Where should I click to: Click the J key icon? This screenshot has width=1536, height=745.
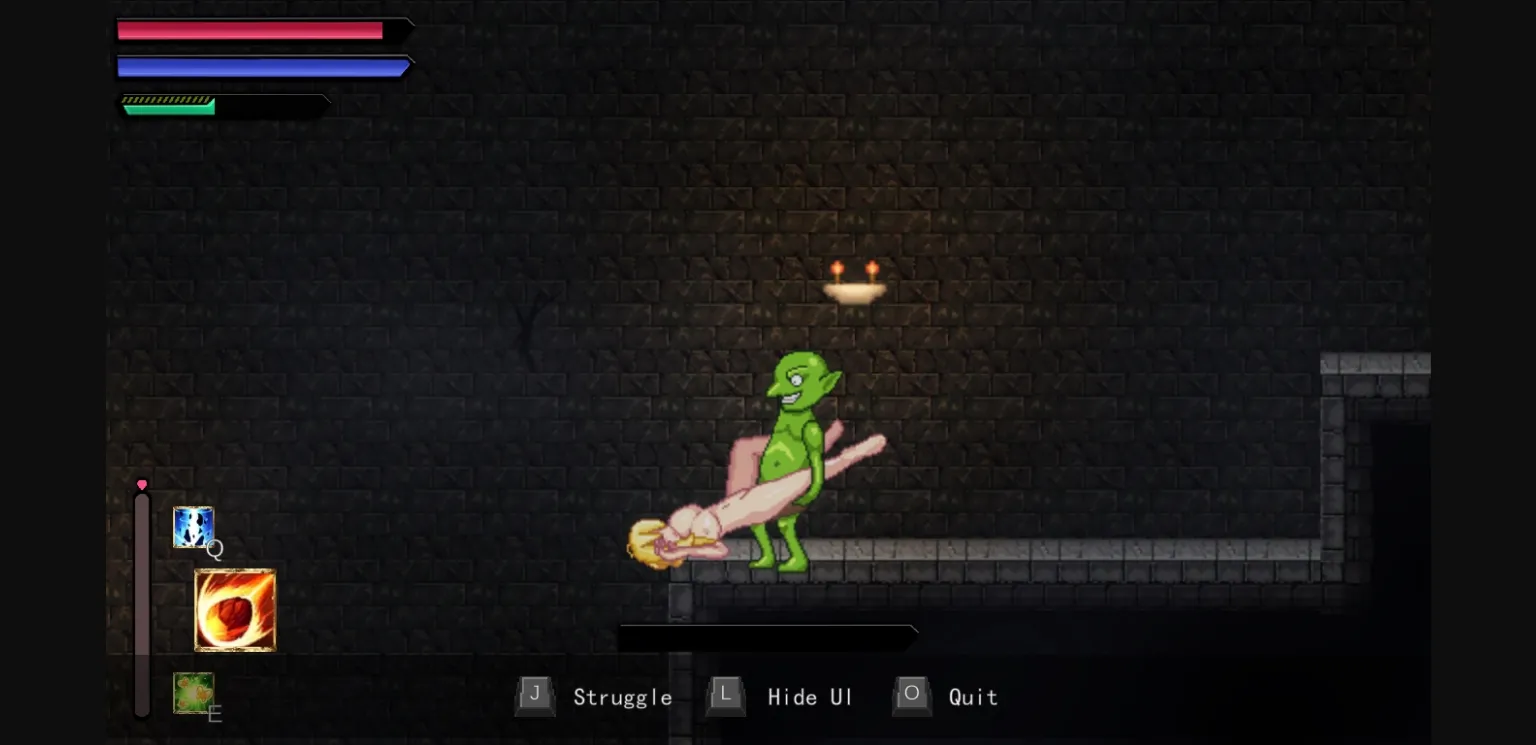535,696
